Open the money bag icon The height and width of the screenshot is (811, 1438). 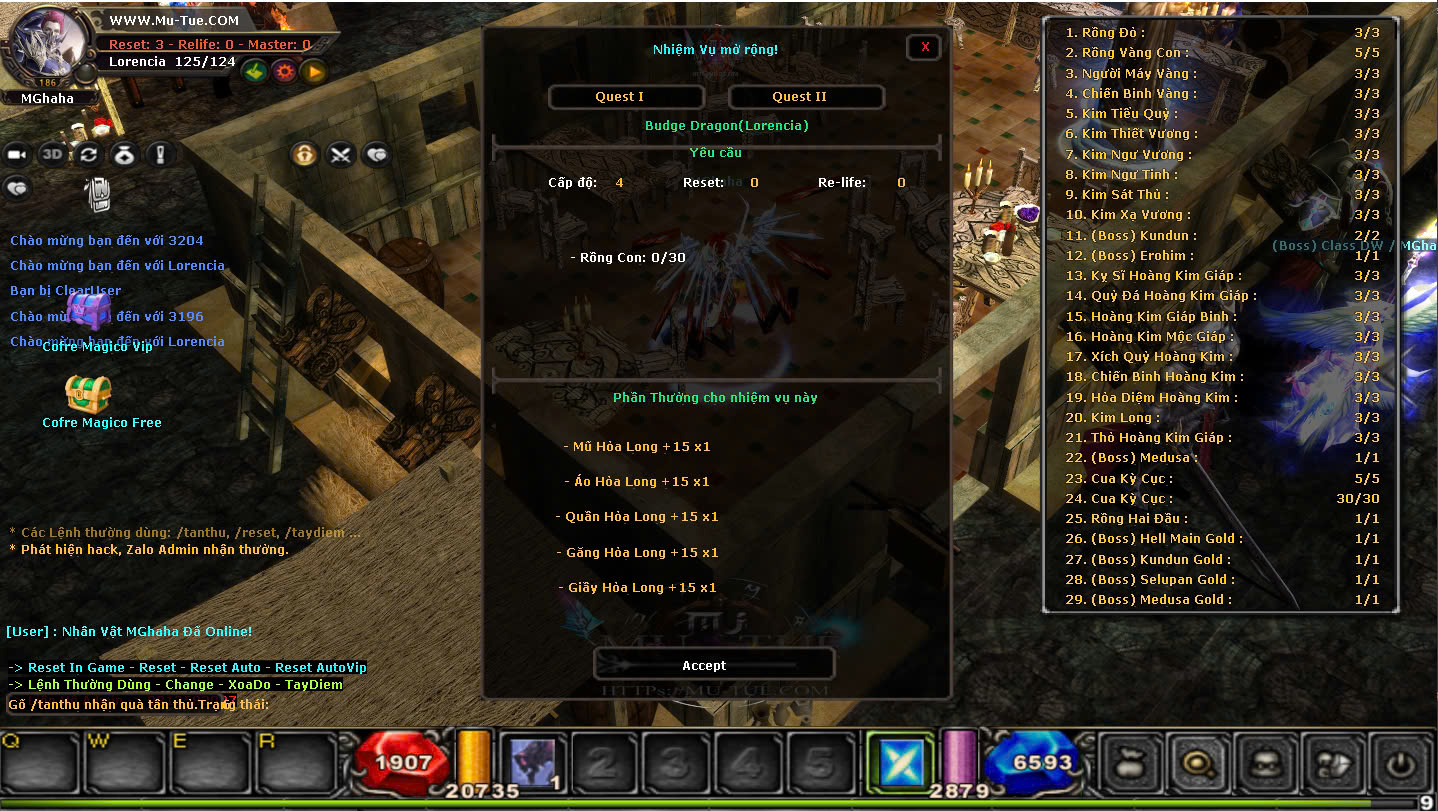(124, 154)
